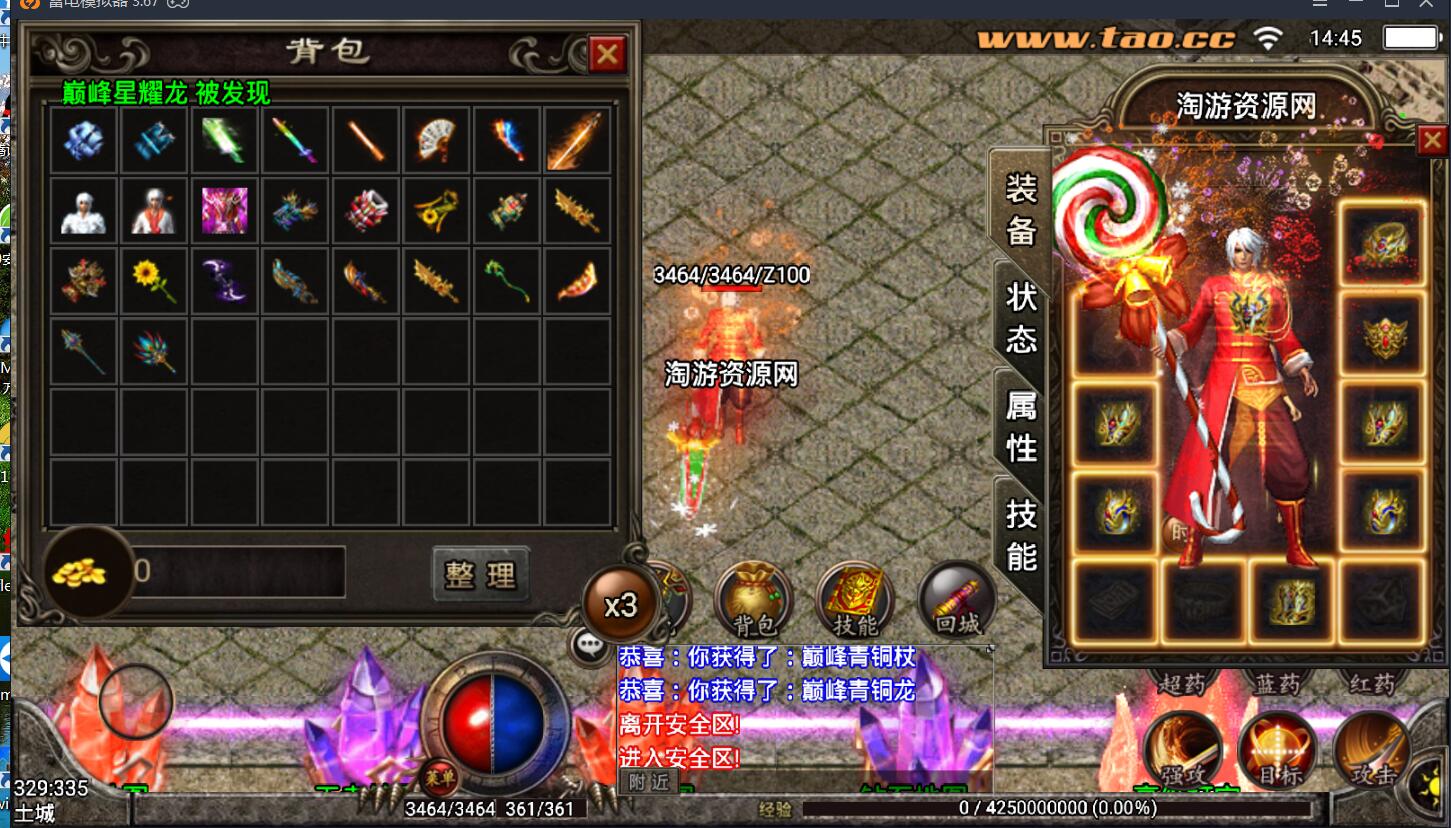
Task: Select the pink glowing portrait item
Action: 224,211
